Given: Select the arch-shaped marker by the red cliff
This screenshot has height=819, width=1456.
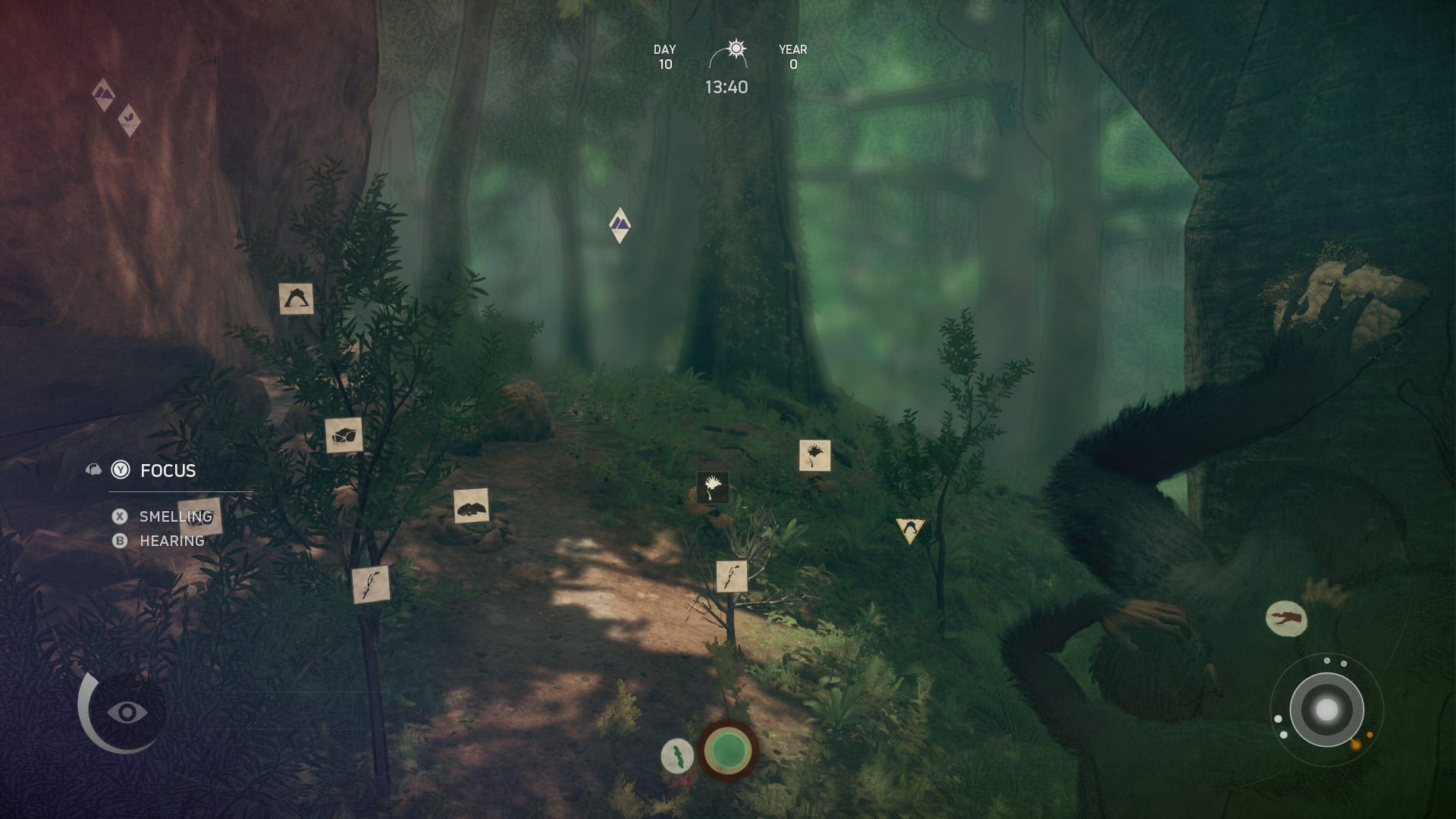Looking at the screenshot, I should 296,299.
